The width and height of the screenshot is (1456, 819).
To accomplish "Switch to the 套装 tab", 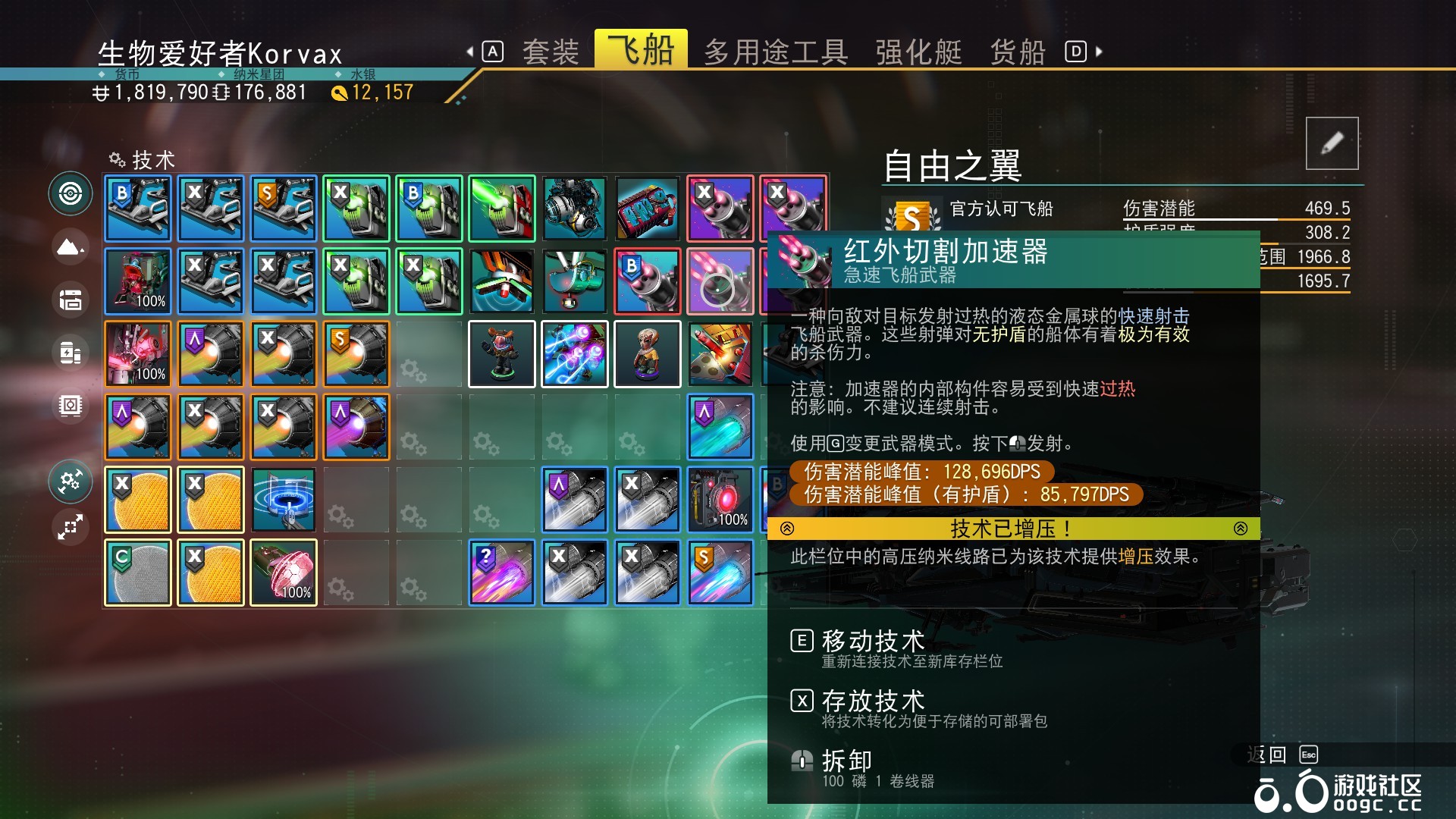I will point(551,50).
